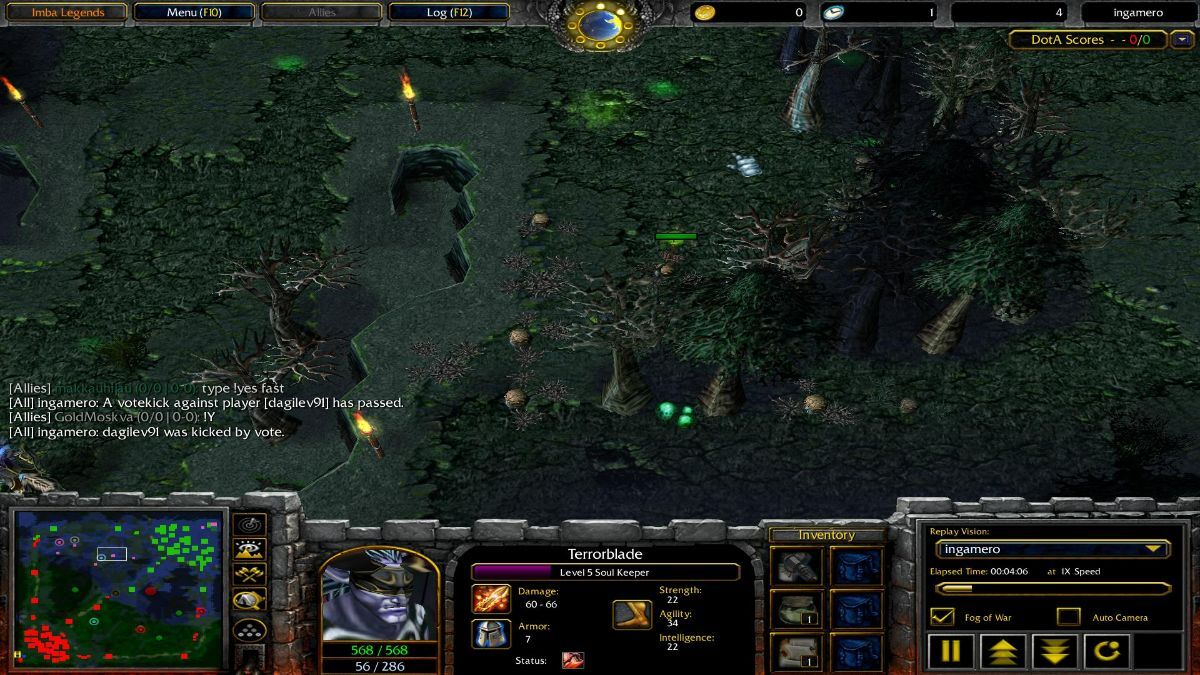The height and width of the screenshot is (675, 1200).
Task: Open the Log (F12) panel
Action: tap(449, 13)
